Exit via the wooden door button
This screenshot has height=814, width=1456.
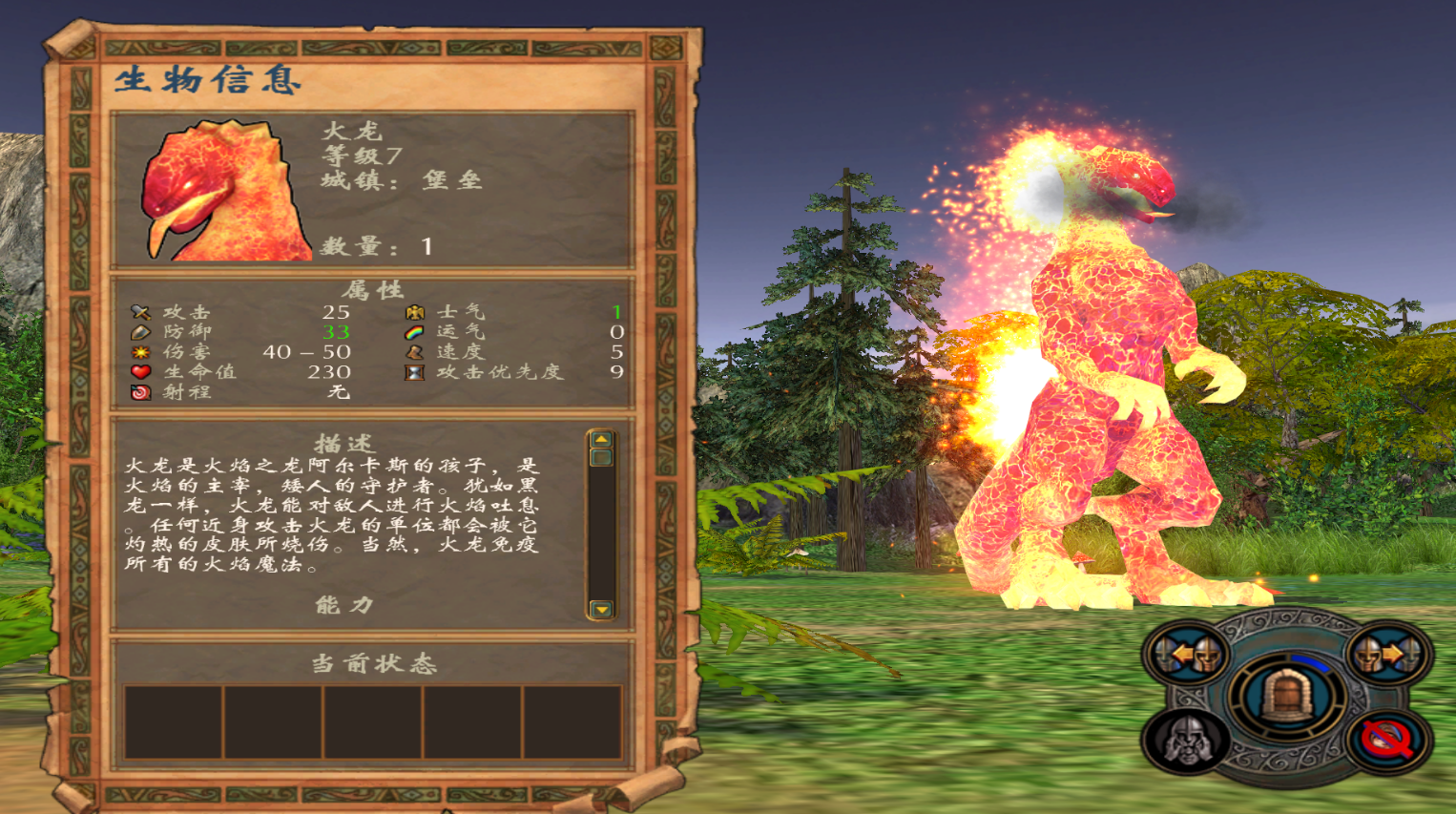point(1287,696)
